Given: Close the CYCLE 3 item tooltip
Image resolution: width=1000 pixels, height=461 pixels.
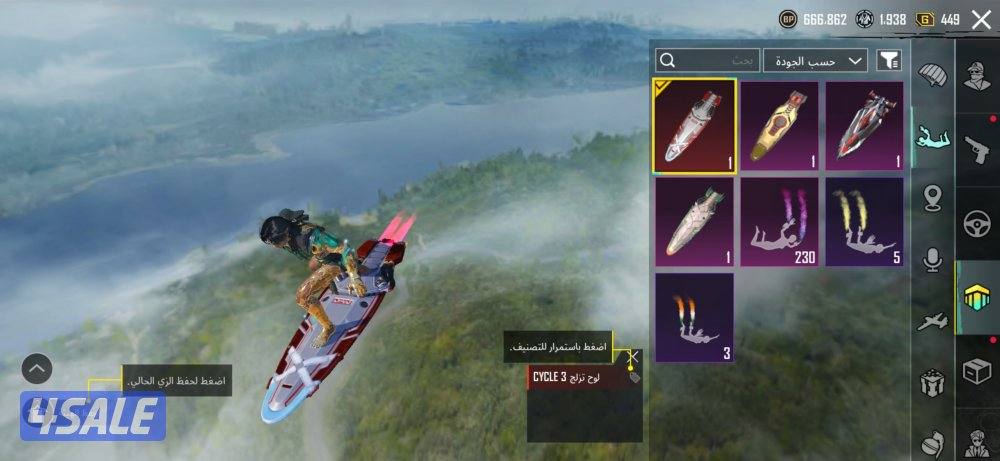Looking at the screenshot, I should coord(632,356).
